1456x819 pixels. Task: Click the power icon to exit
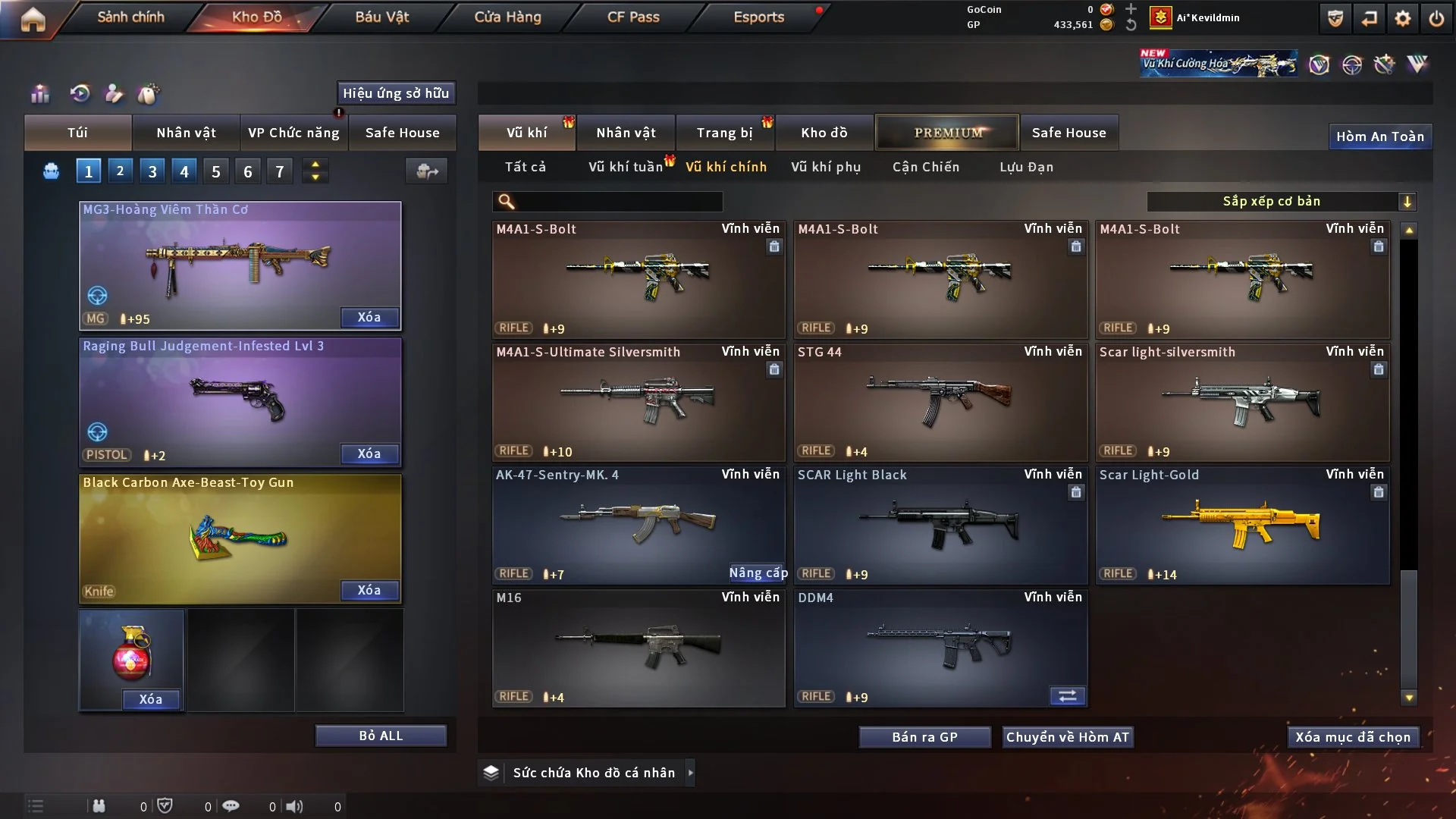[1436, 18]
